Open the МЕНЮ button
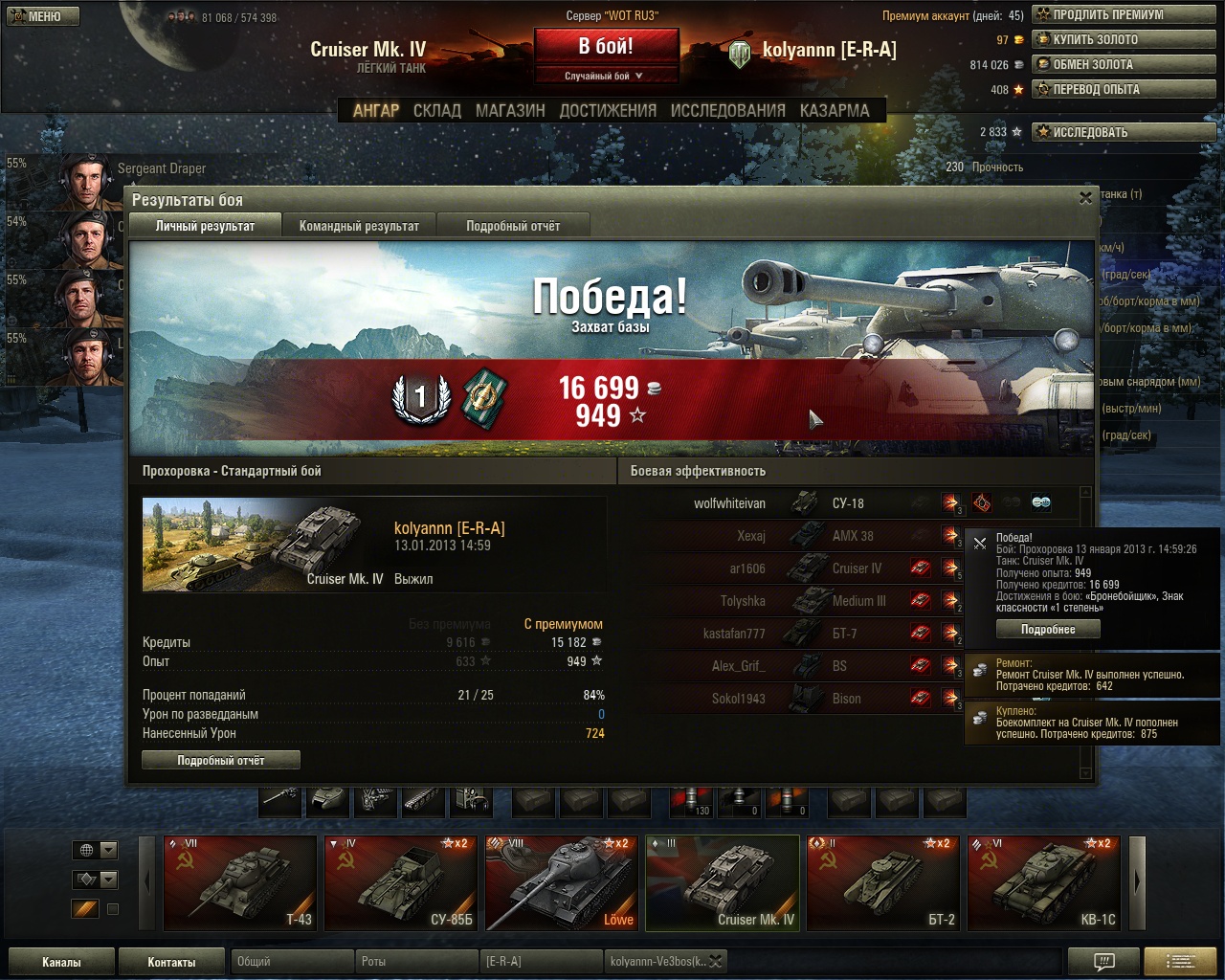1225x980 pixels. [x=43, y=16]
